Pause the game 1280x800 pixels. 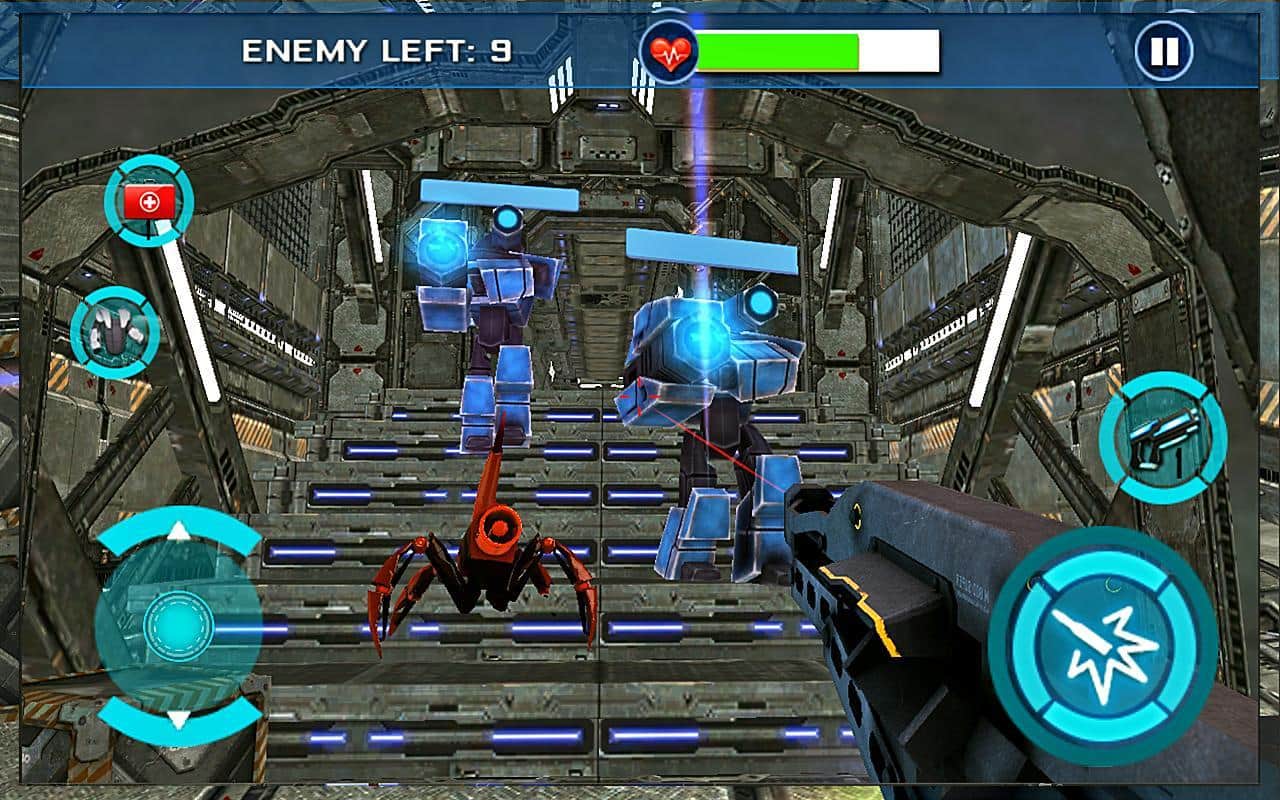coord(1164,51)
